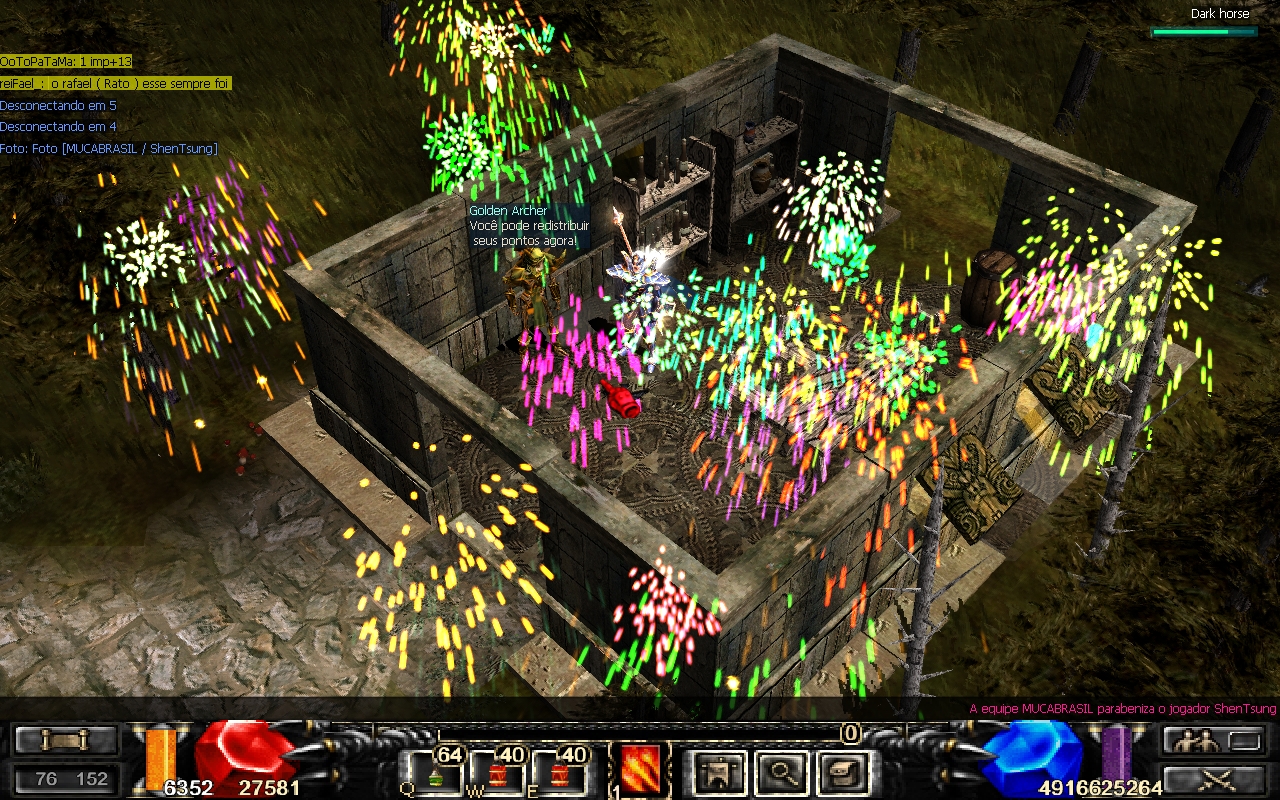Open the inventory chest button
Image resolution: width=1280 pixels, height=800 pixels.
click(x=842, y=773)
